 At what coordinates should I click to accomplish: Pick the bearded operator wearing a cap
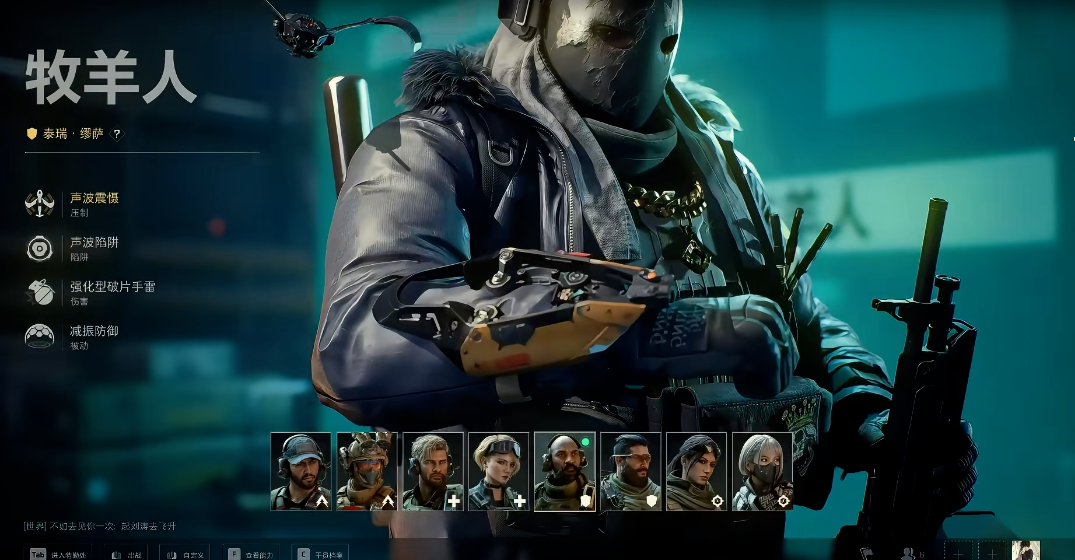(301, 471)
